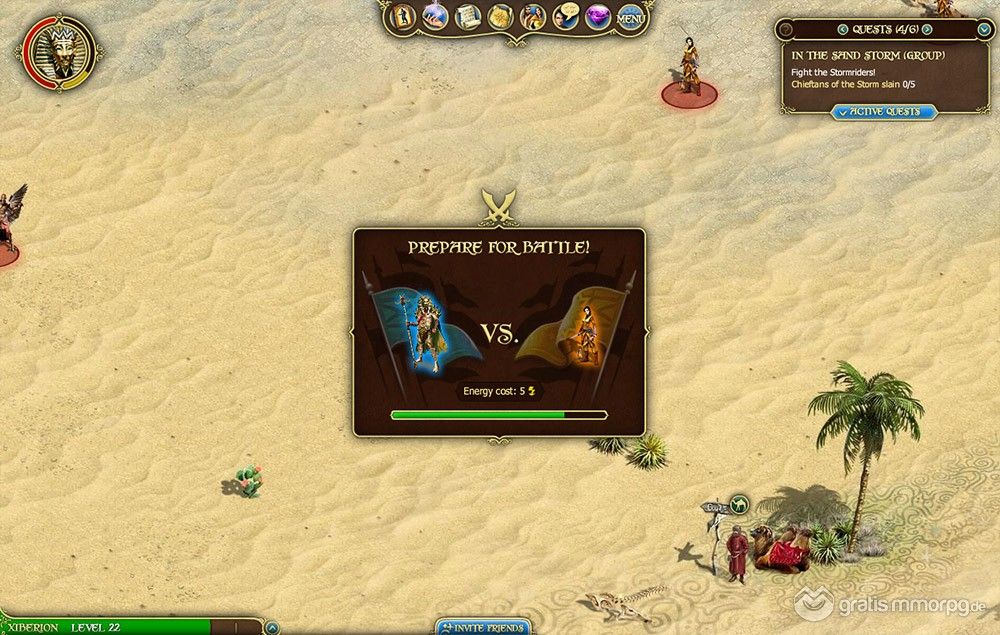Open the quest tracker help question mark
The height and width of the screenshot is (635, 1000).
coord(786,30)
